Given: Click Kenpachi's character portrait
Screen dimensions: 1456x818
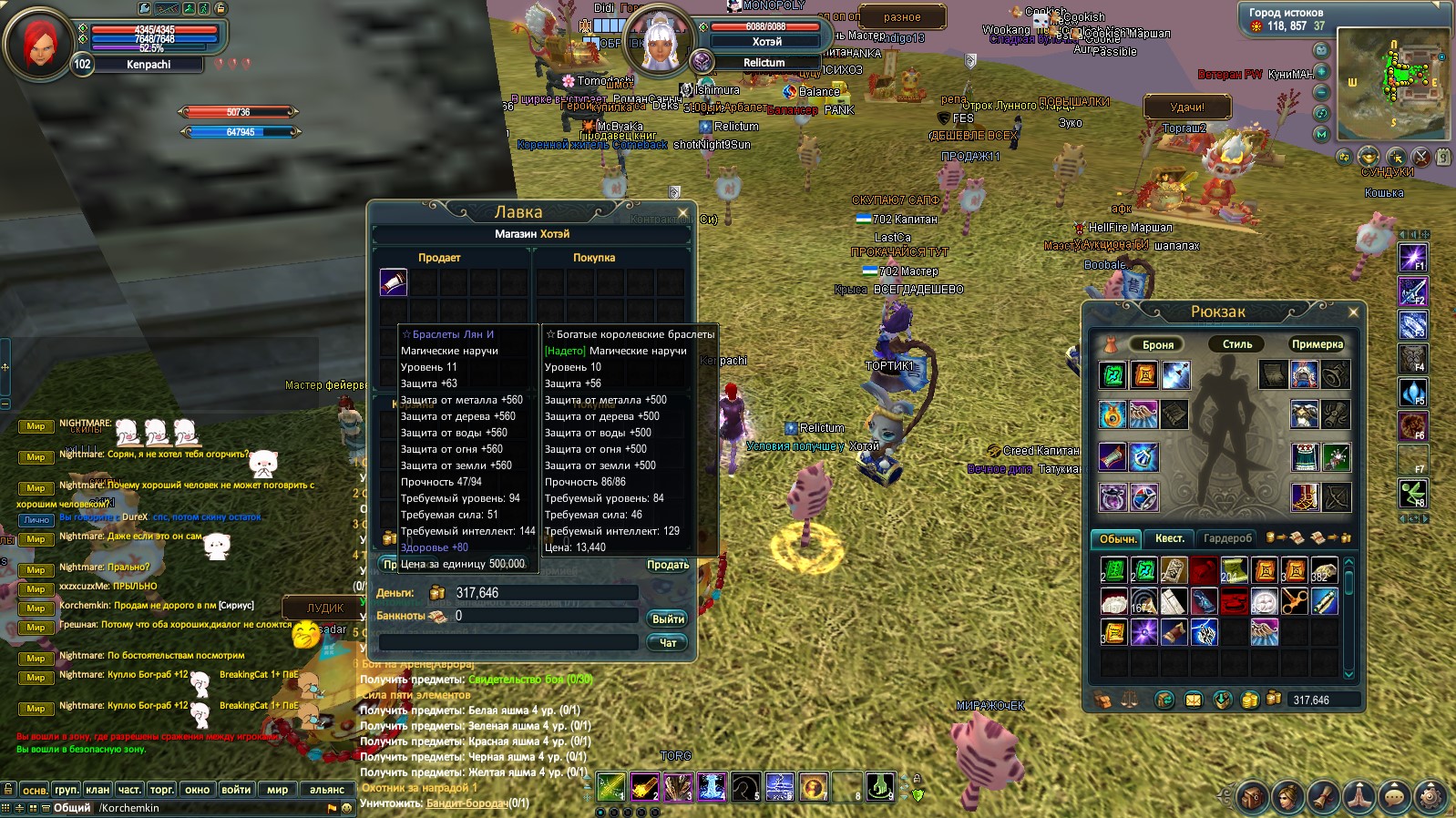Looking at the screenshot, I should click(x=38, y=43).
